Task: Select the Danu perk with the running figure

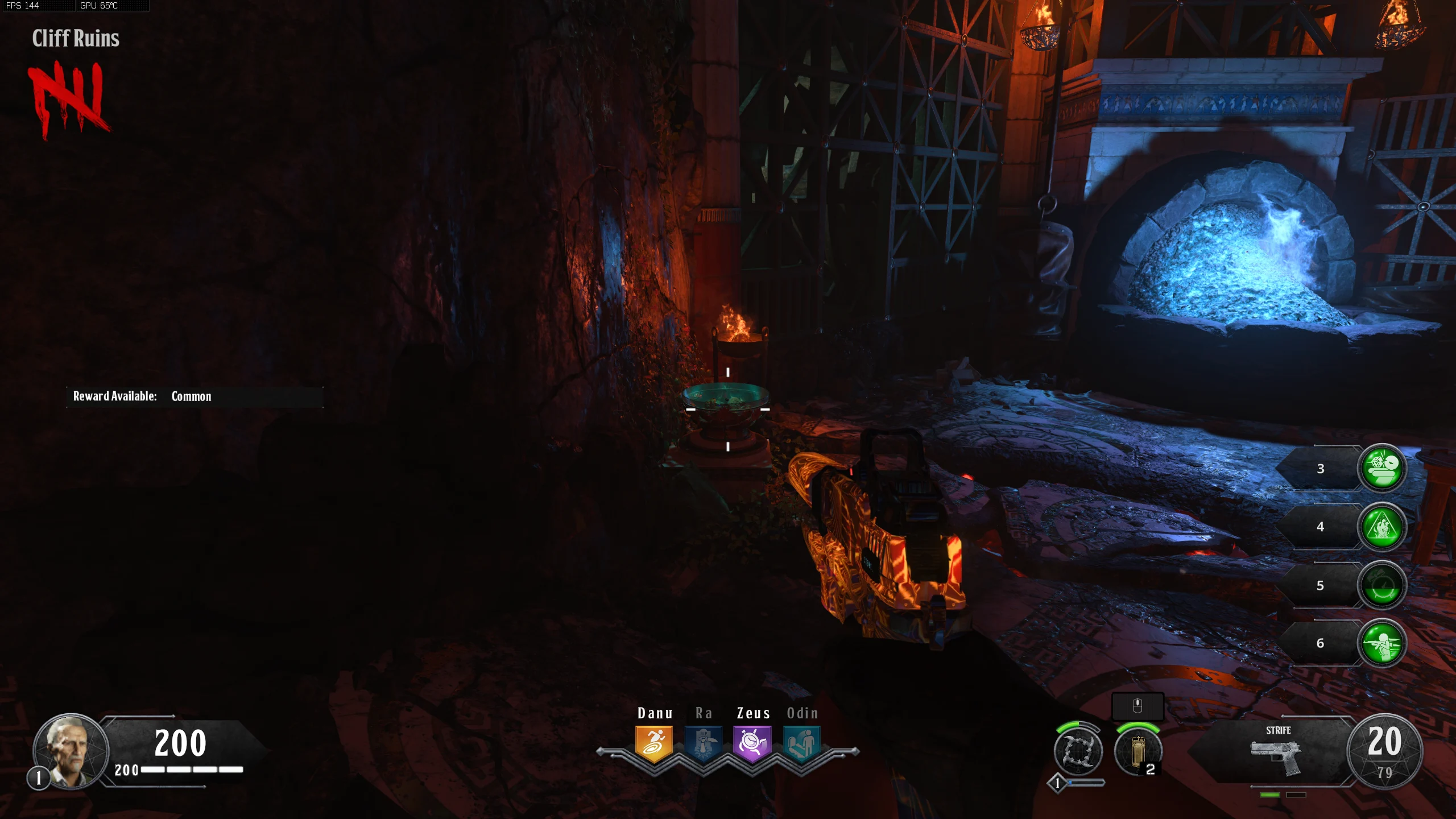Action: (654, 743)
